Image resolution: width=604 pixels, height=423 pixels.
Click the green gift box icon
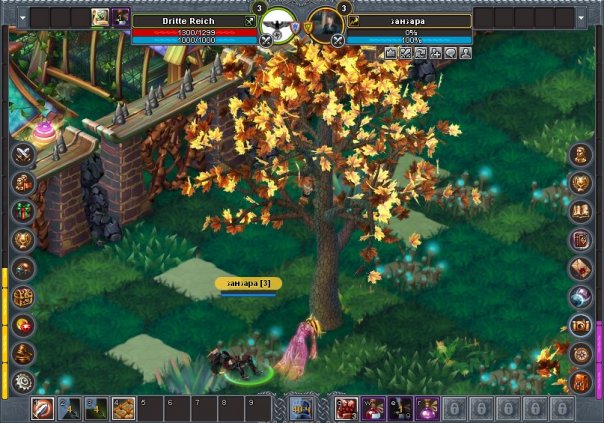point(22,212)
